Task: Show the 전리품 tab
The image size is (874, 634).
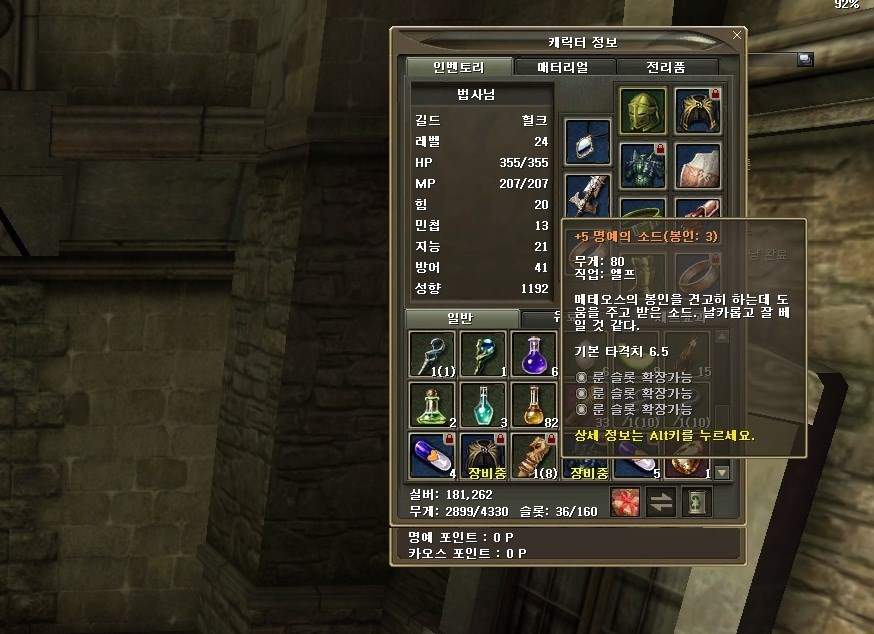Action: pos(667,67)
